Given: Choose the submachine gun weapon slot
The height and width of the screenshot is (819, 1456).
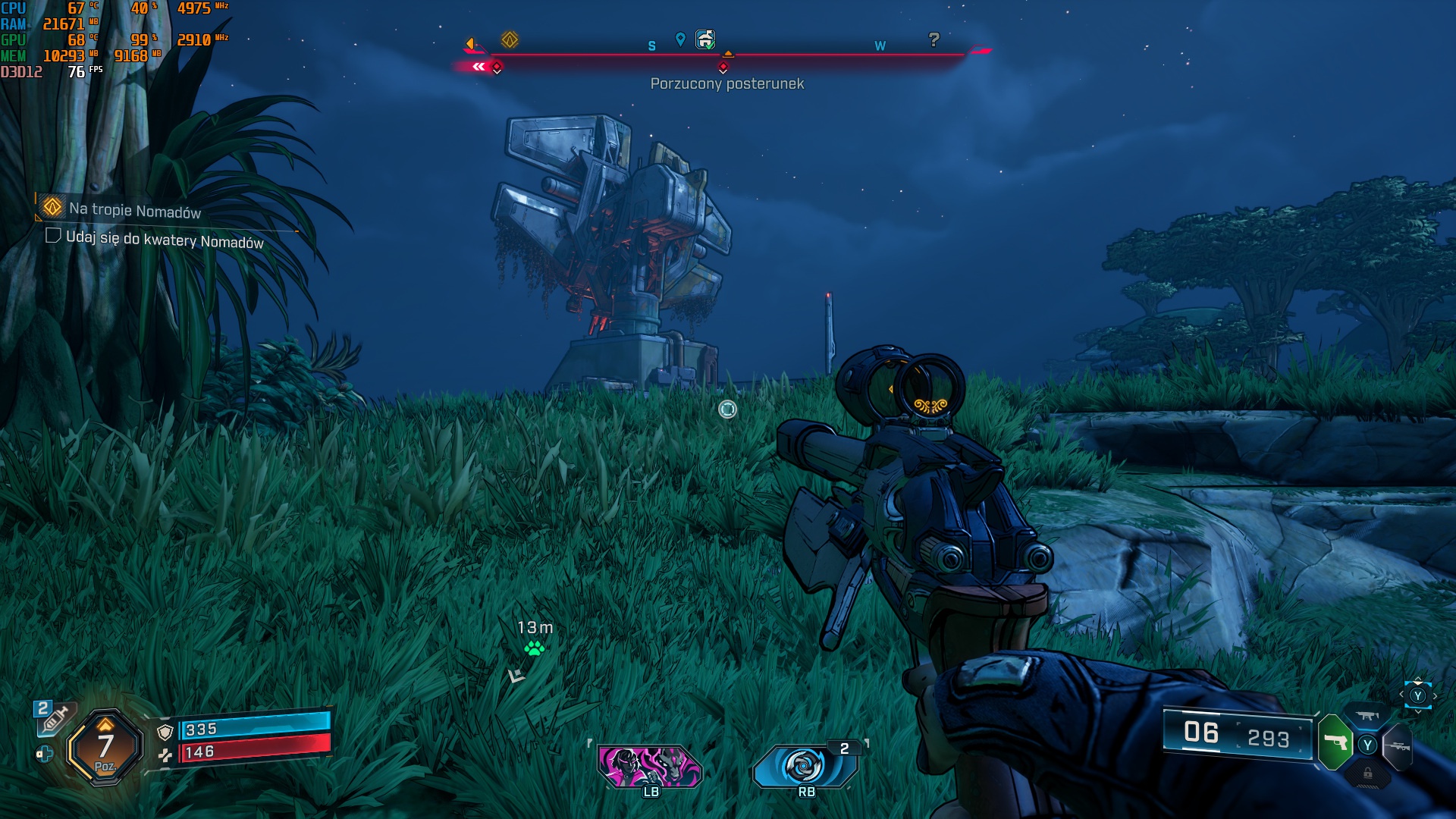Looking at the screenshot, I should (x=1367, y=715).
